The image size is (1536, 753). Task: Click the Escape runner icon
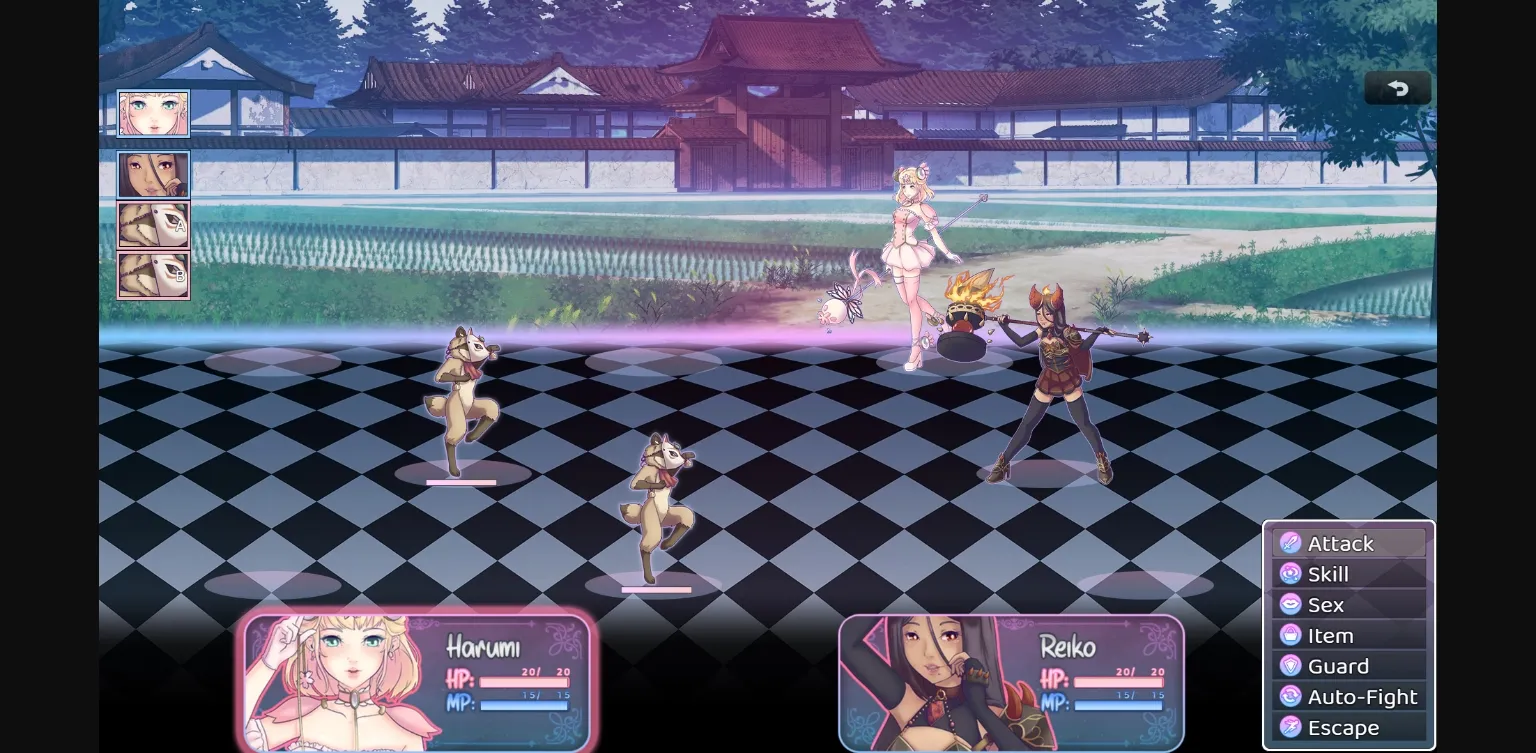click(x=1290, y=728)
